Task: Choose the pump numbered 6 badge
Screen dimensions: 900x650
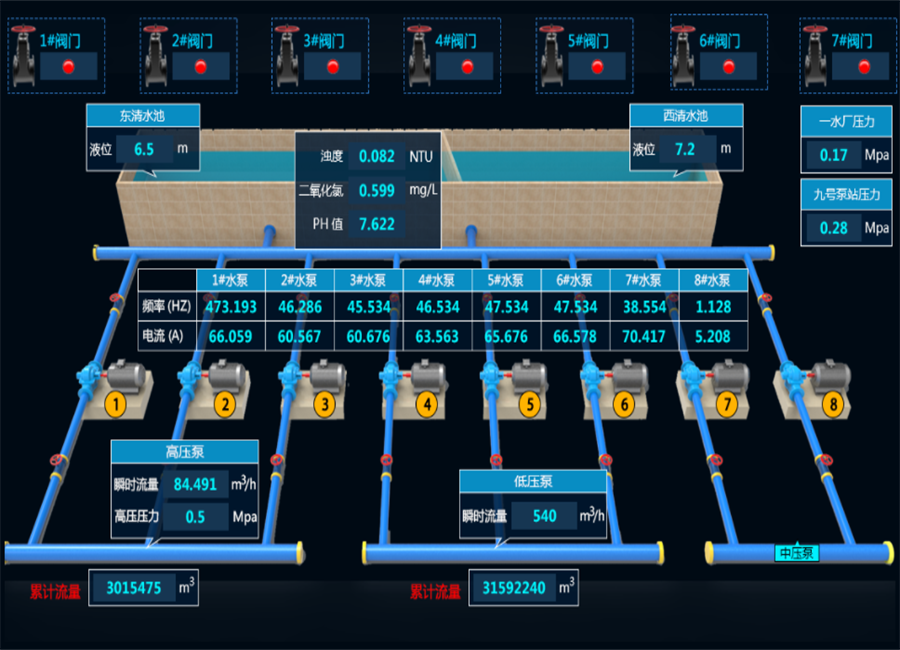Action: (625, 405)
